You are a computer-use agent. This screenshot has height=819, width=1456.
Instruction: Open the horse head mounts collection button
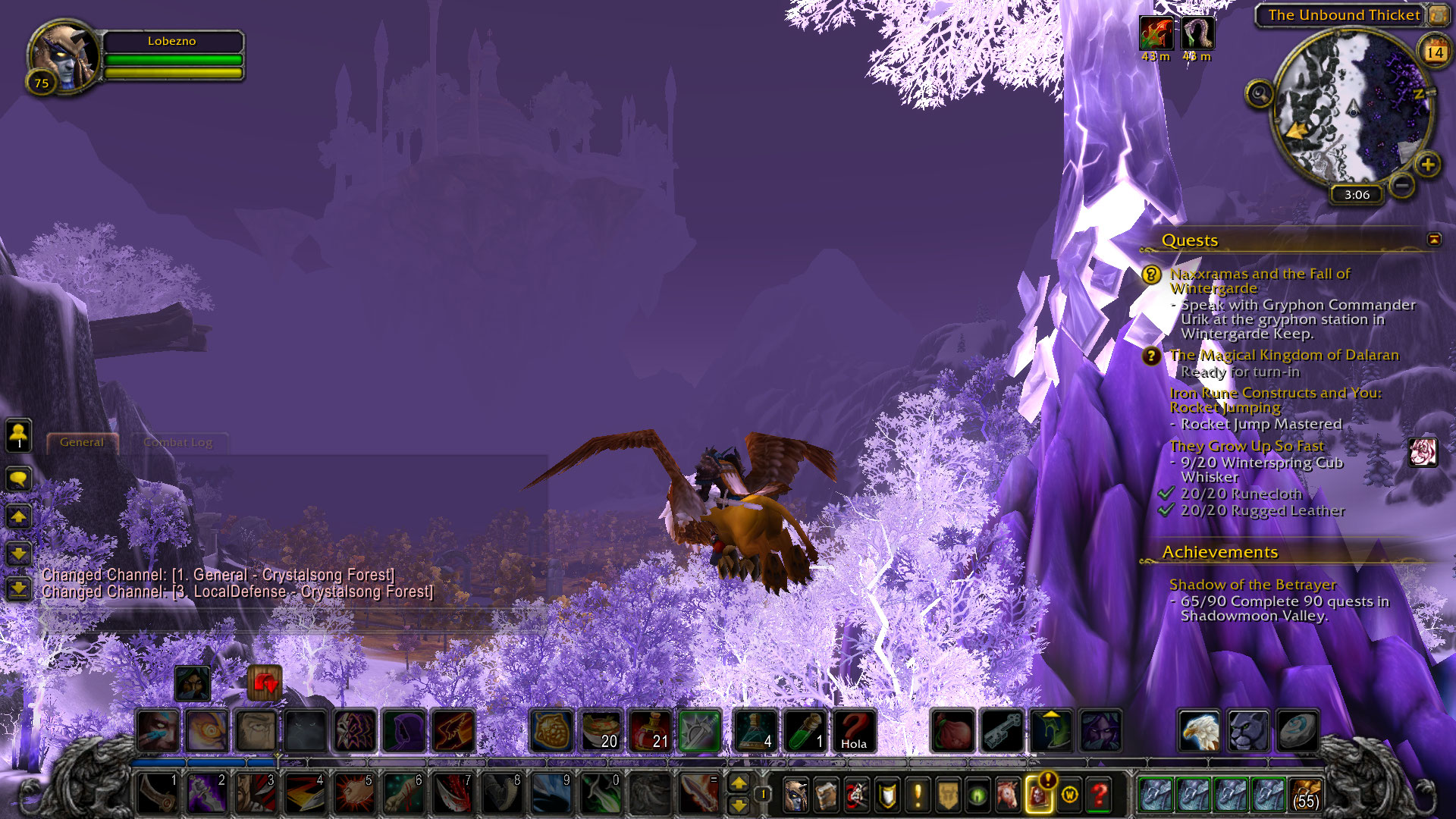pos(1008,795)
